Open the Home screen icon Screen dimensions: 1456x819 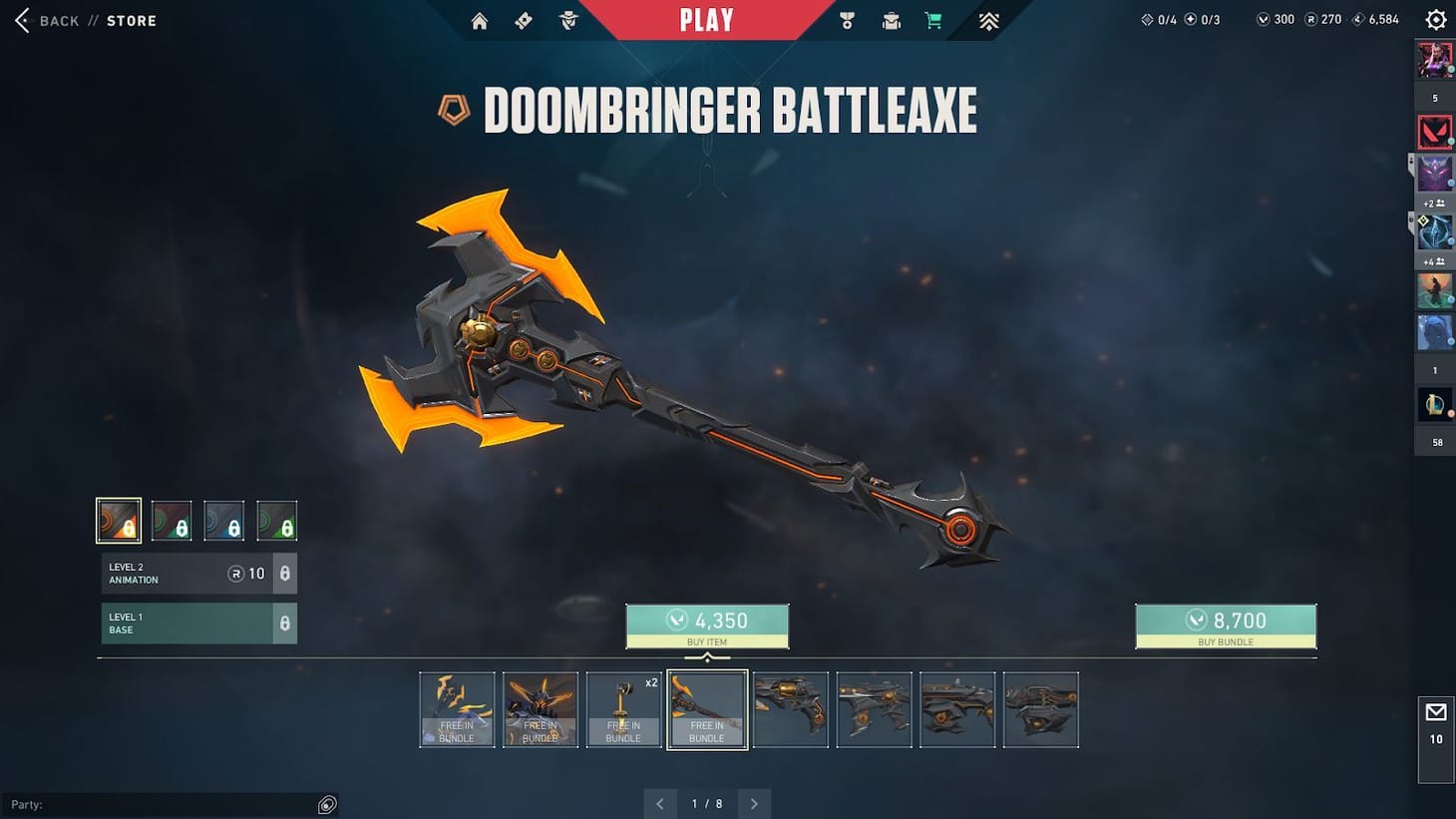coord(479,20)
